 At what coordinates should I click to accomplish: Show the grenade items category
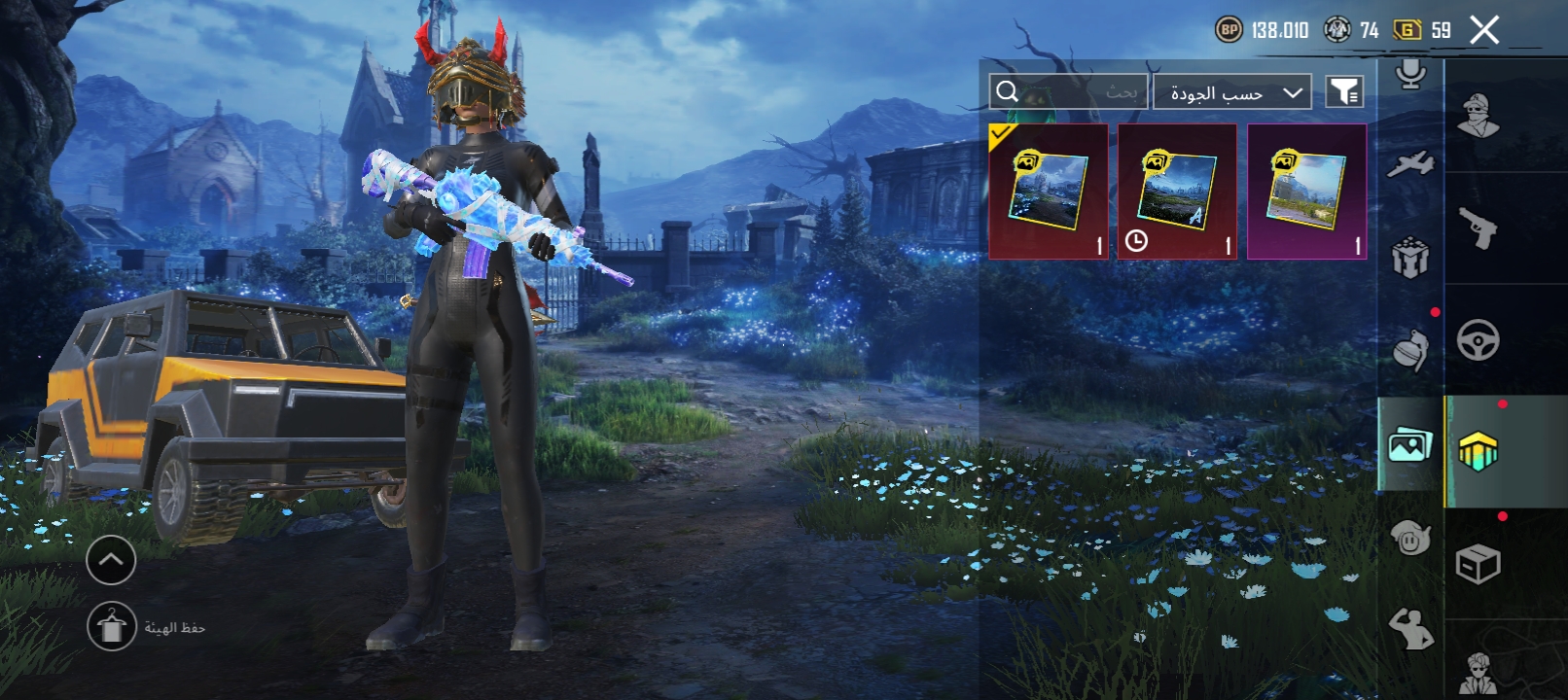click(x=1410, y=351)
